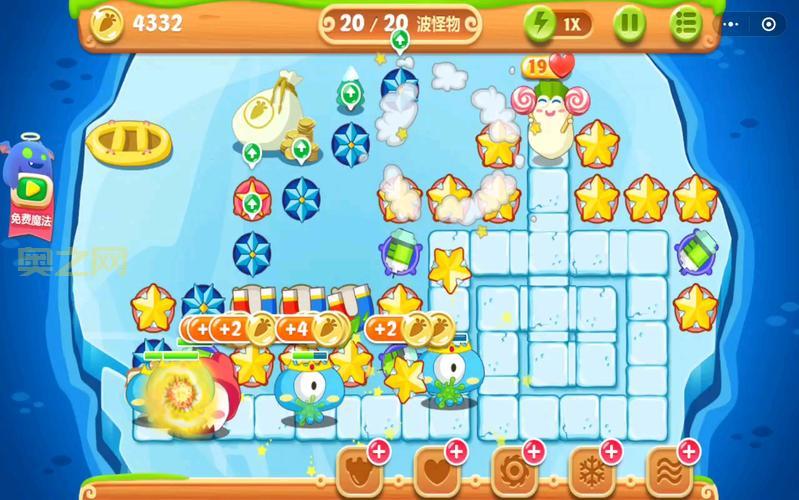Open the list menu button
The height and width of the screenshot is (500, 799).
click(686, 23)
